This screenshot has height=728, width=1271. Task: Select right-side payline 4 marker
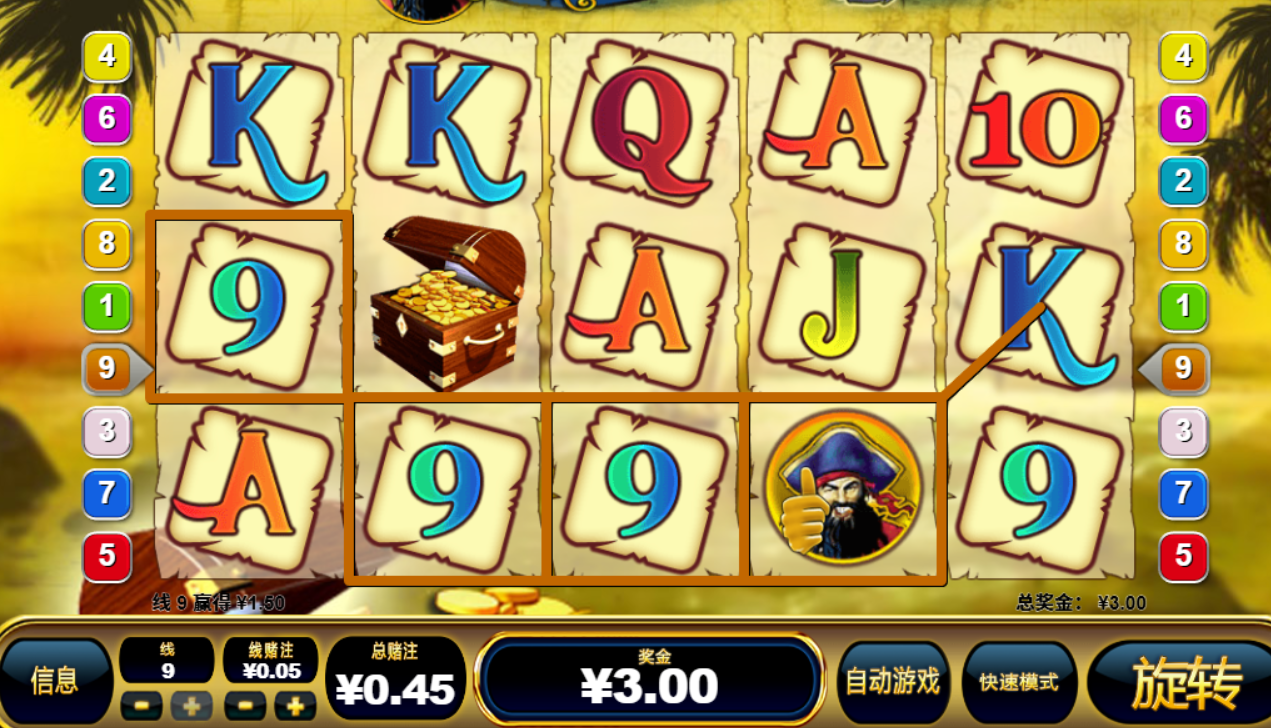coord(1183,56)
